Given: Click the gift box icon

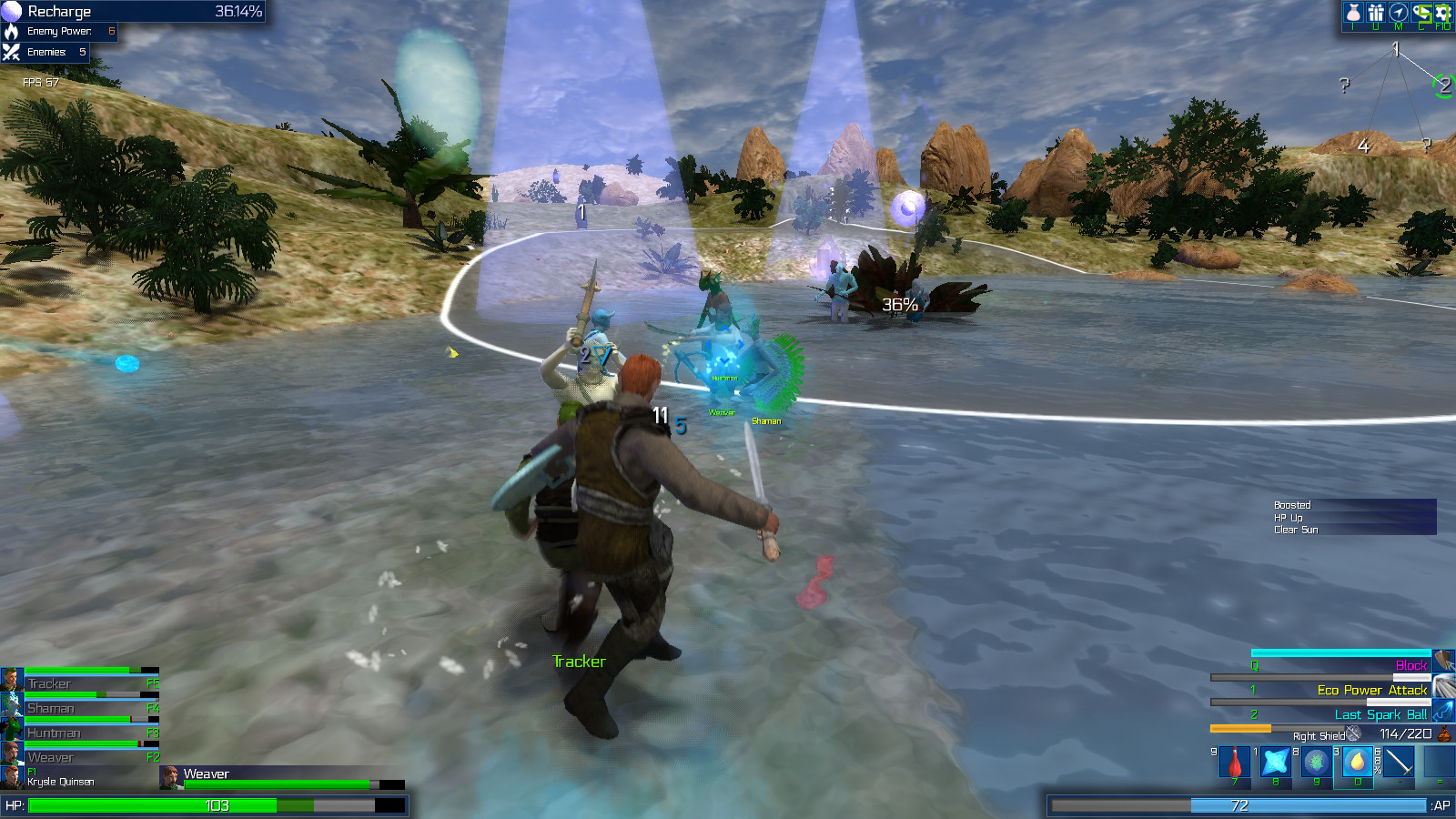Looking at the screenshot, I should (x=1376, y=12).
